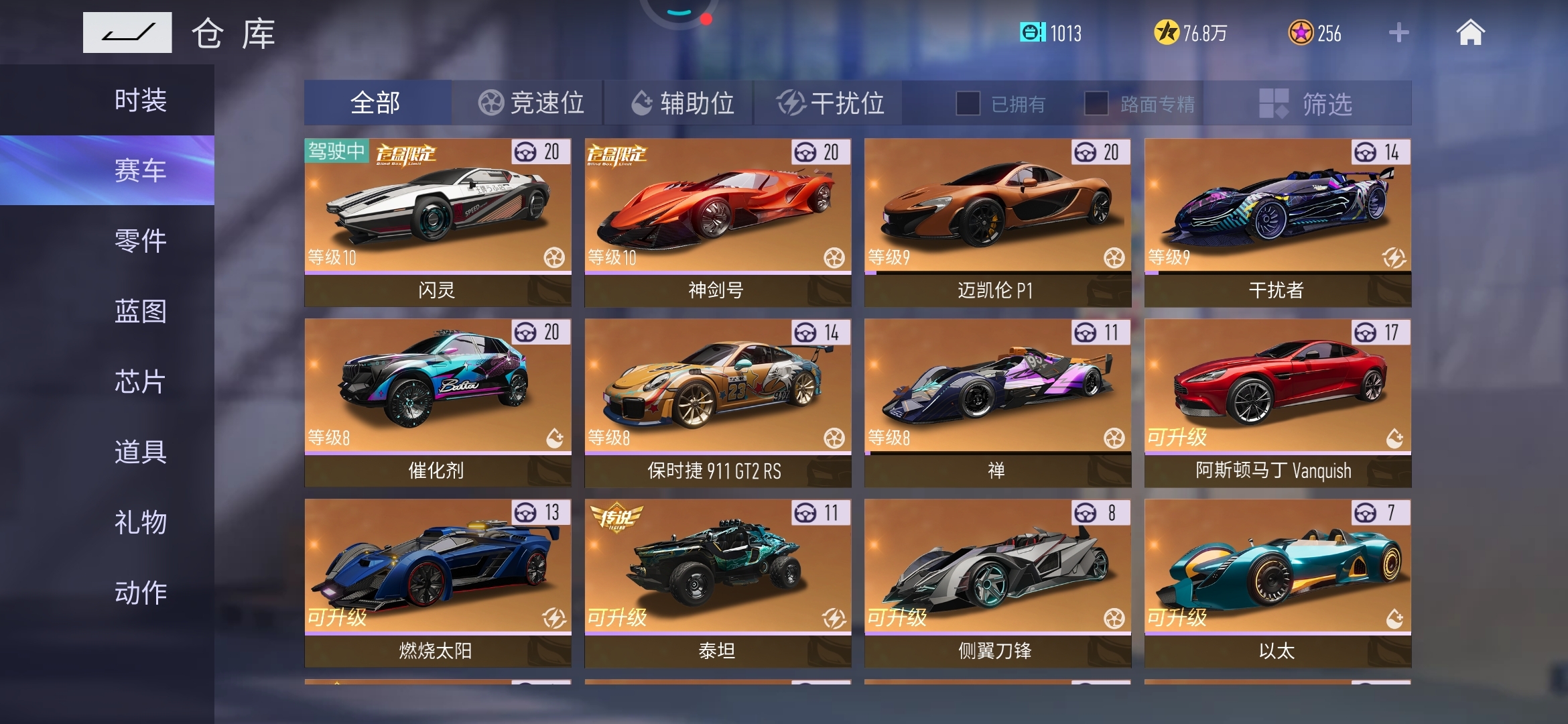This screenshot has width=1568, height=724.
Task: Click the currency plus icon to add funds
Action: click(x=1398, y=33)
